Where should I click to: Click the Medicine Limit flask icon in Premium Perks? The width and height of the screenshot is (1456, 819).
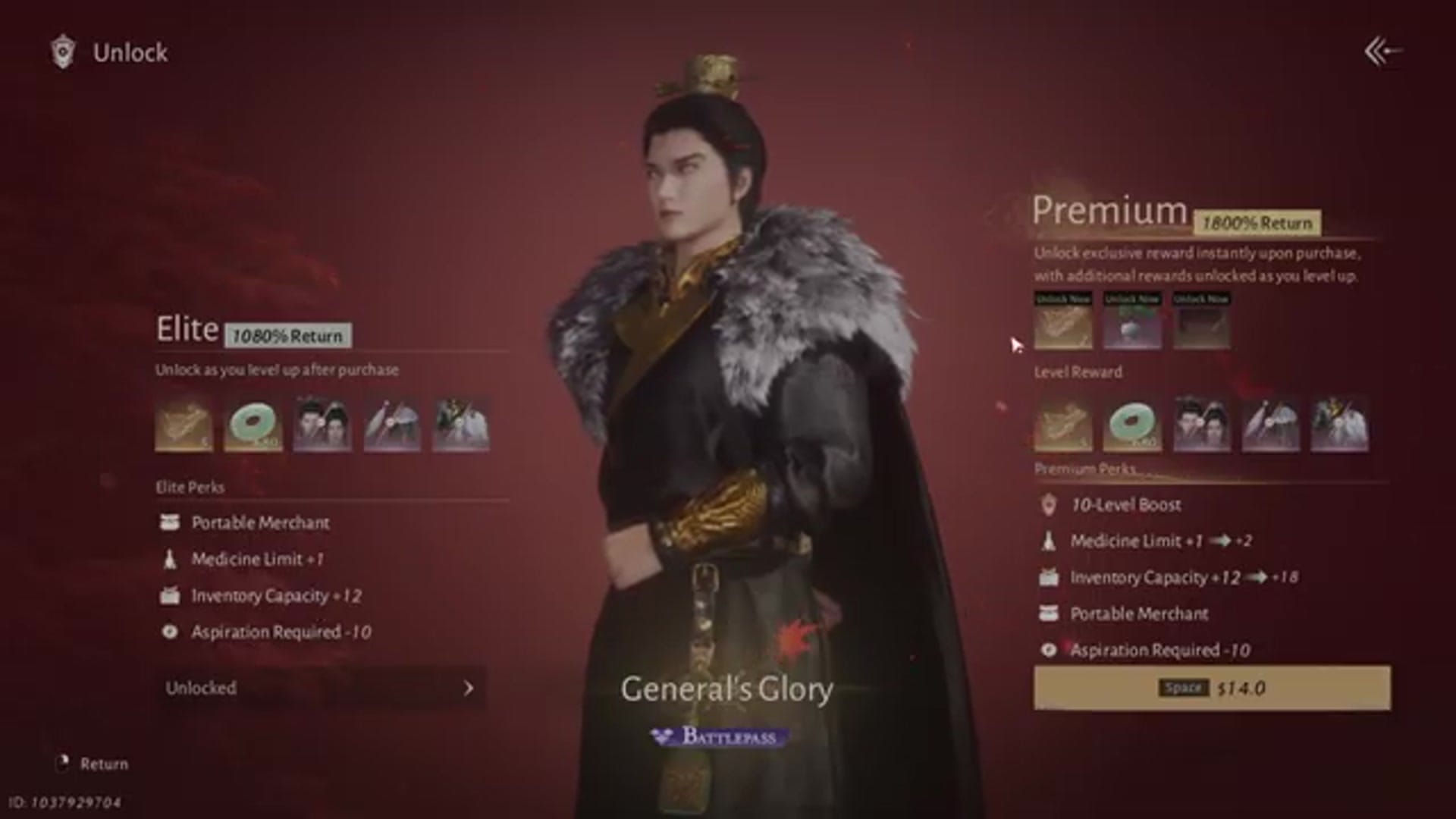pos(1047,541)
